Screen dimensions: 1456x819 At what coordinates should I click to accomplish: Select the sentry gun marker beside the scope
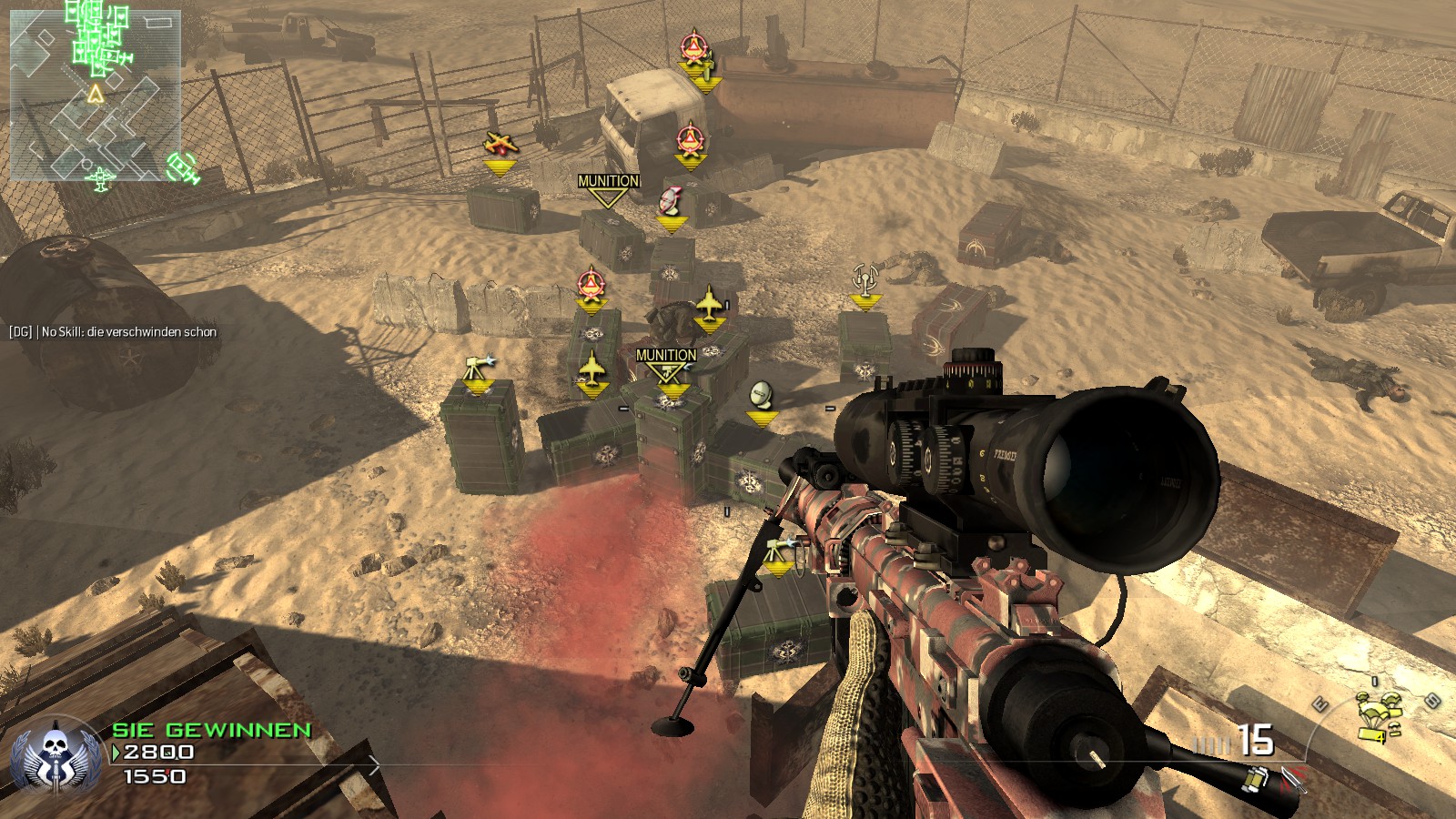(778, 551)
